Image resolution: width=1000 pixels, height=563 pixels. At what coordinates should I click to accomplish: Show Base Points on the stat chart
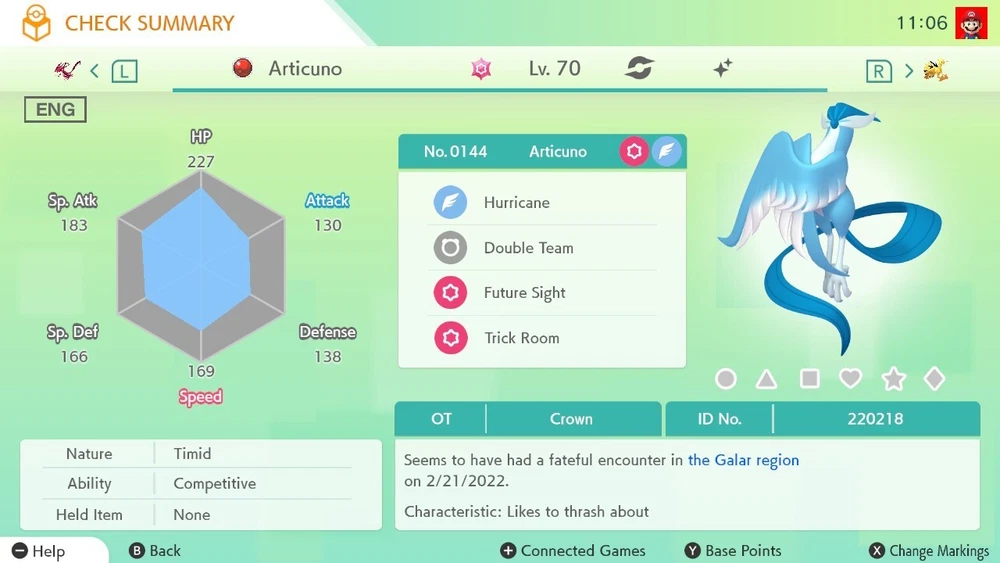pyautogui.click(x=733, y=551)
